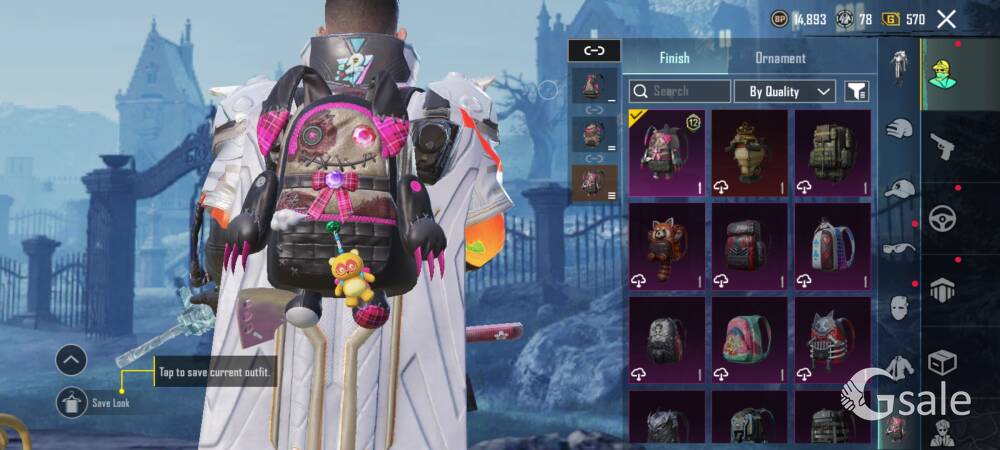The width and height of the screenshot is (1000, 450).
Task: Select the Finish tab
Action: point(674,58)
